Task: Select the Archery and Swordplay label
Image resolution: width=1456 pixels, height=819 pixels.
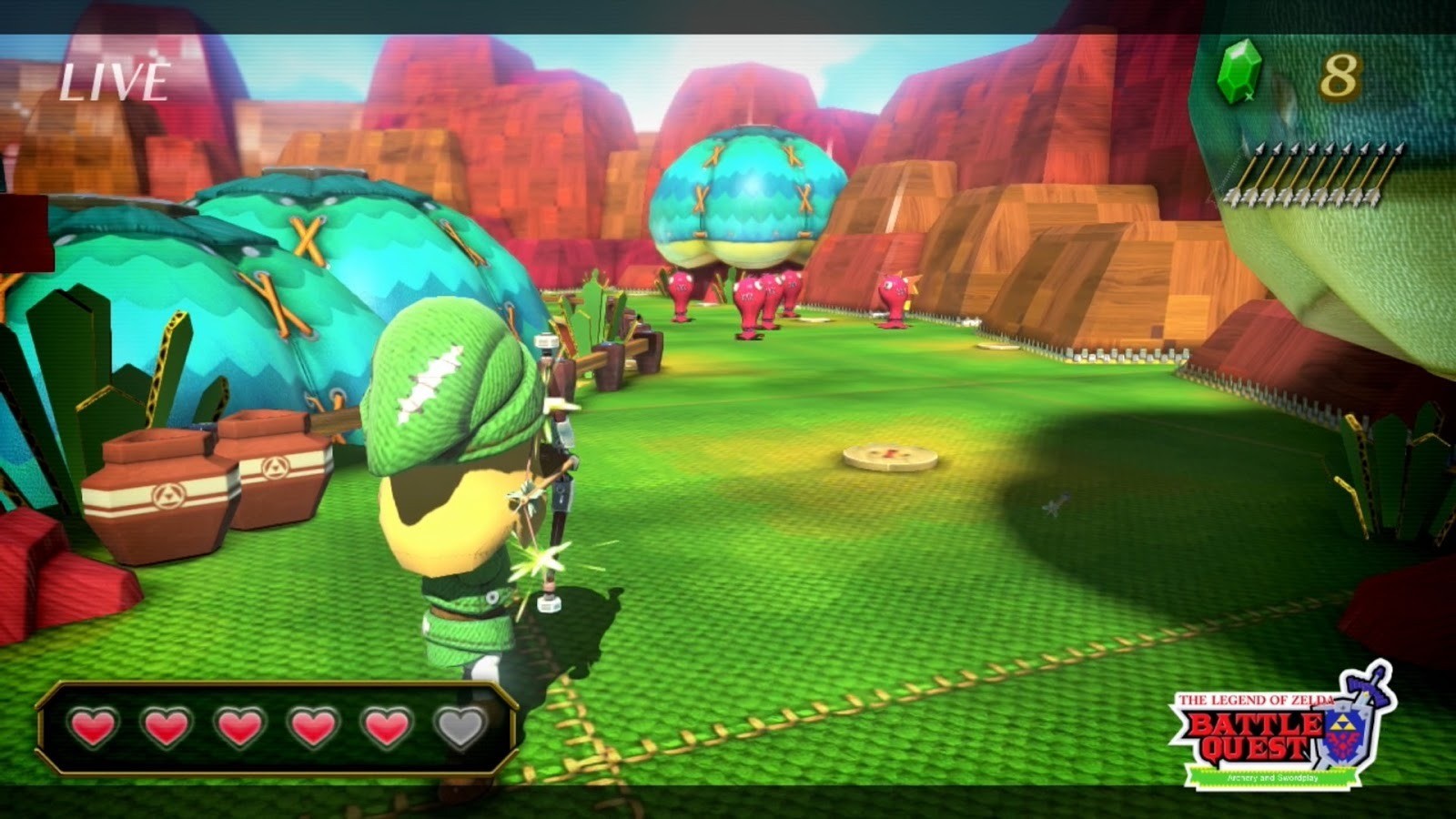Action: [x=1272, y=778]
